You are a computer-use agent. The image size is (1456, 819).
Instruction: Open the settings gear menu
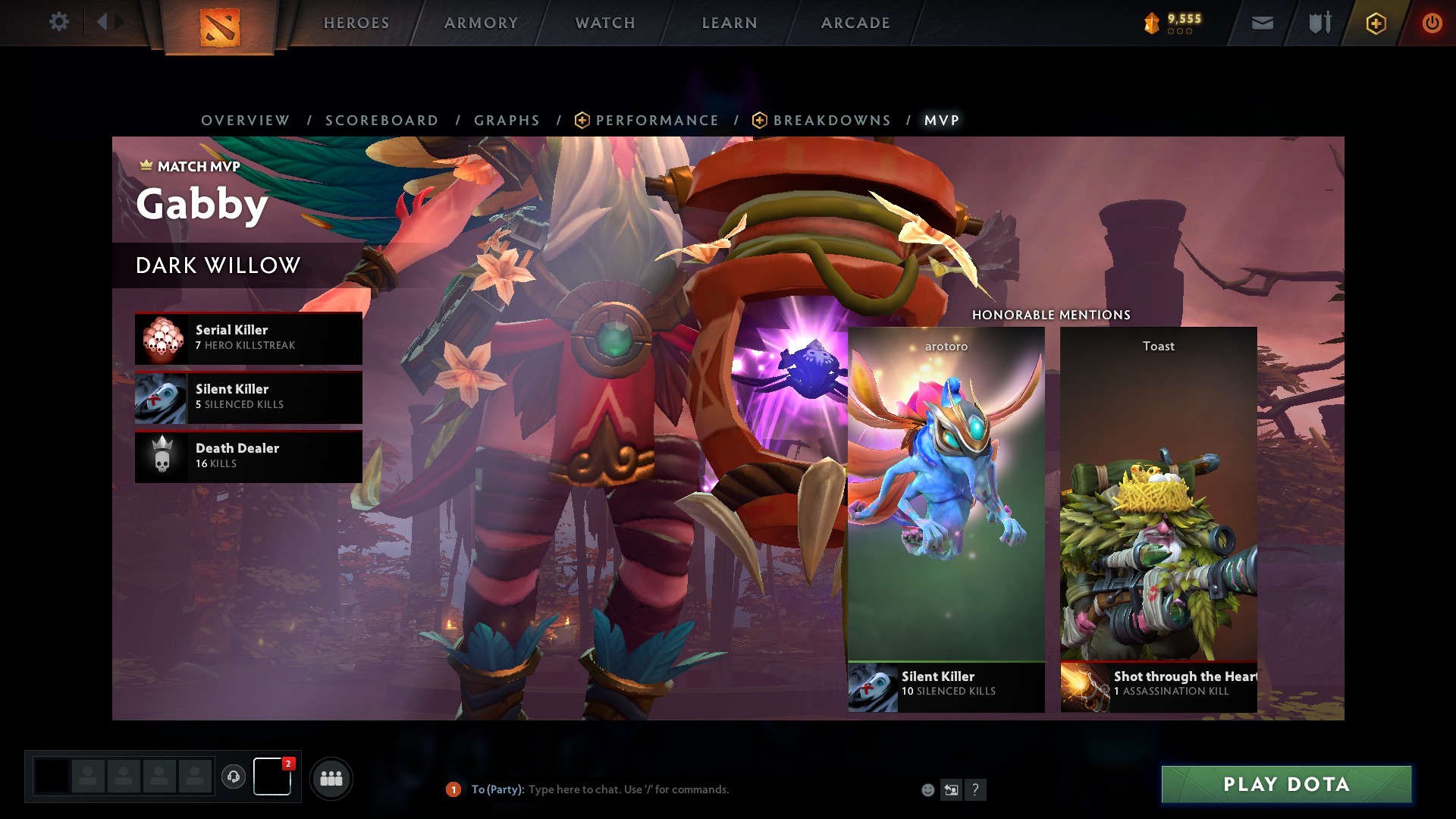pos(59,22)
